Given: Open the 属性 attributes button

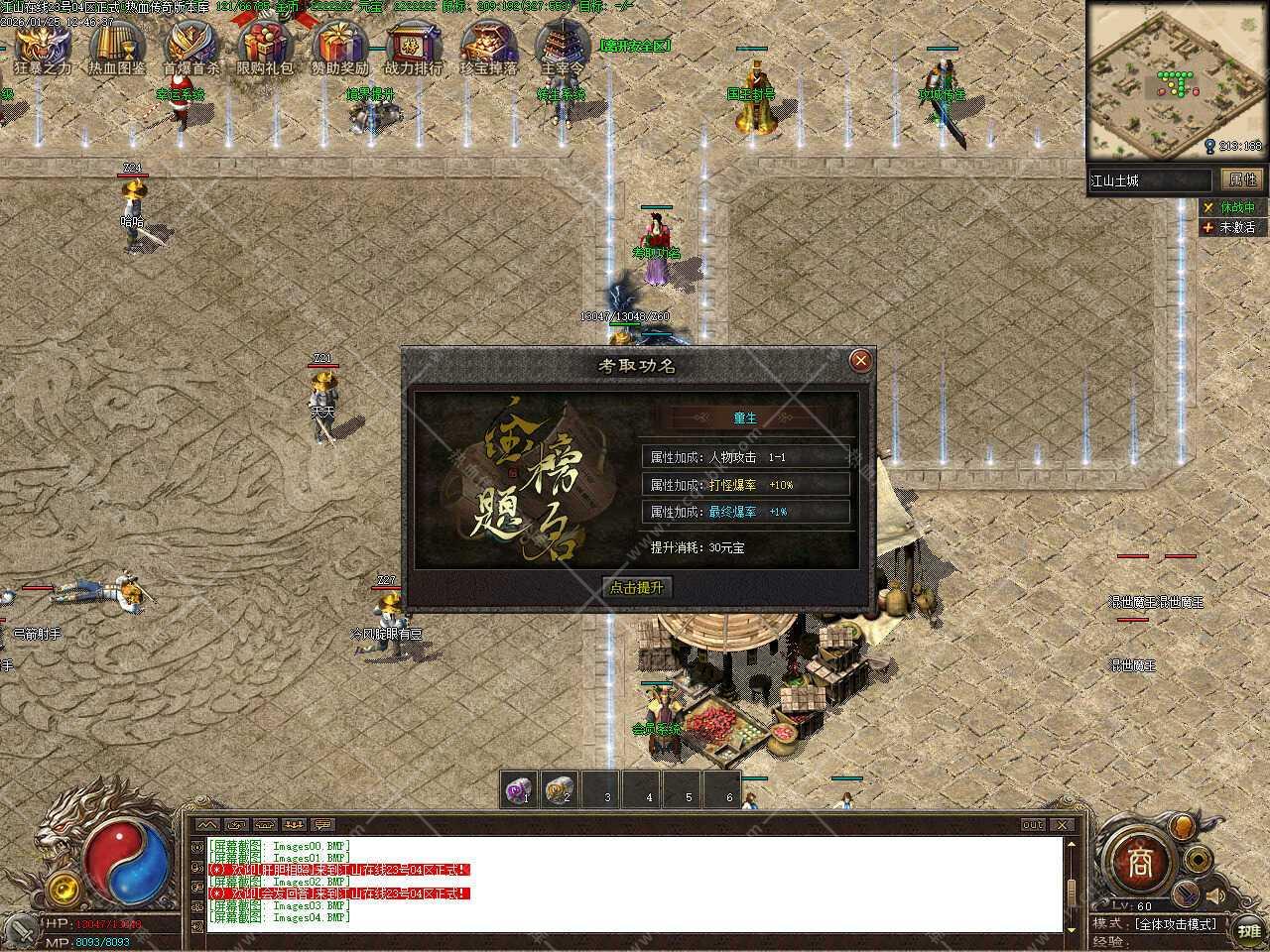Looking at the screenshot, I should [x=1242, y=179].
